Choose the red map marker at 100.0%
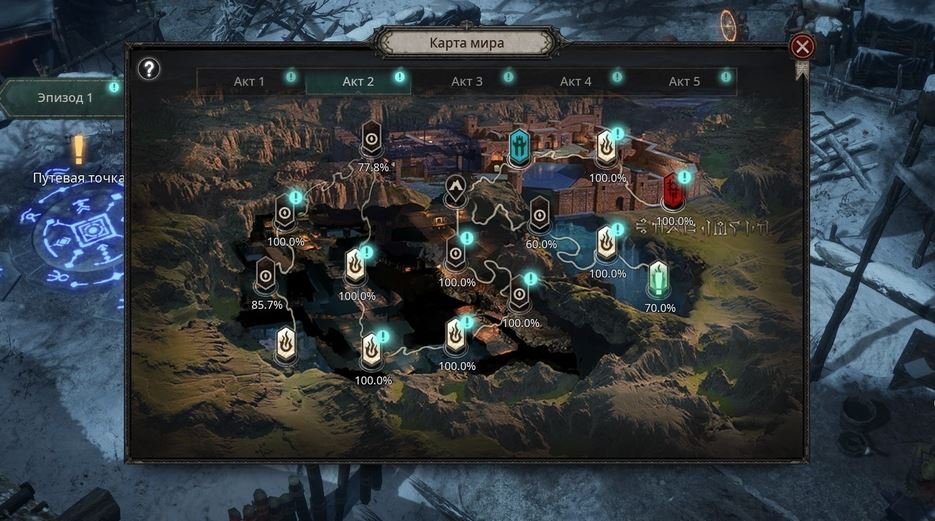935x521 pixels. tap(673, 191)
